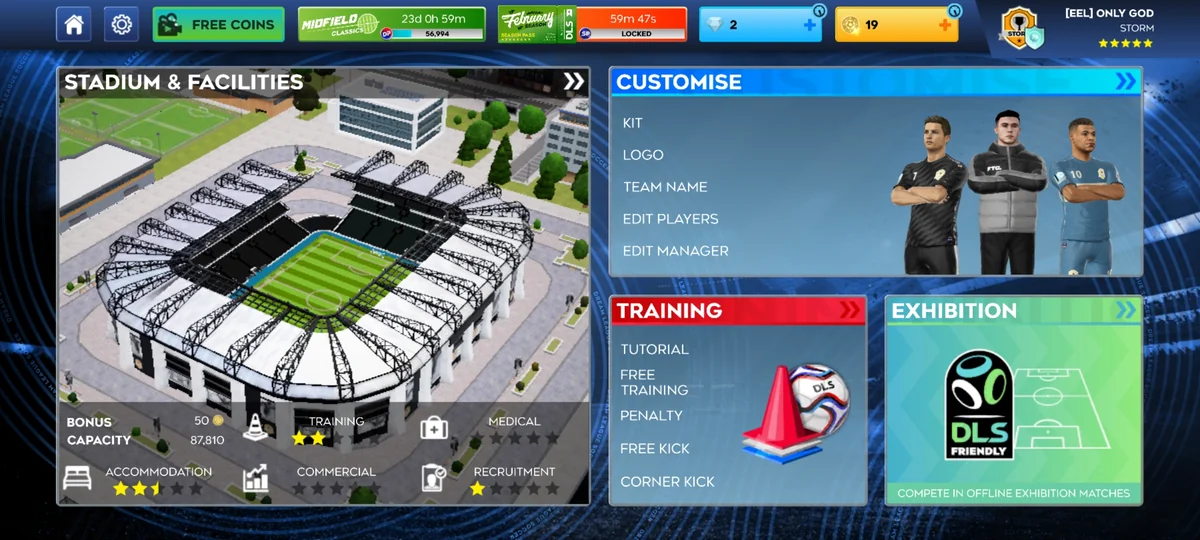Image resolution: width=1200 pixels, height=540 pixels.
Task: Launch Free Training mode
Action: 654,382
